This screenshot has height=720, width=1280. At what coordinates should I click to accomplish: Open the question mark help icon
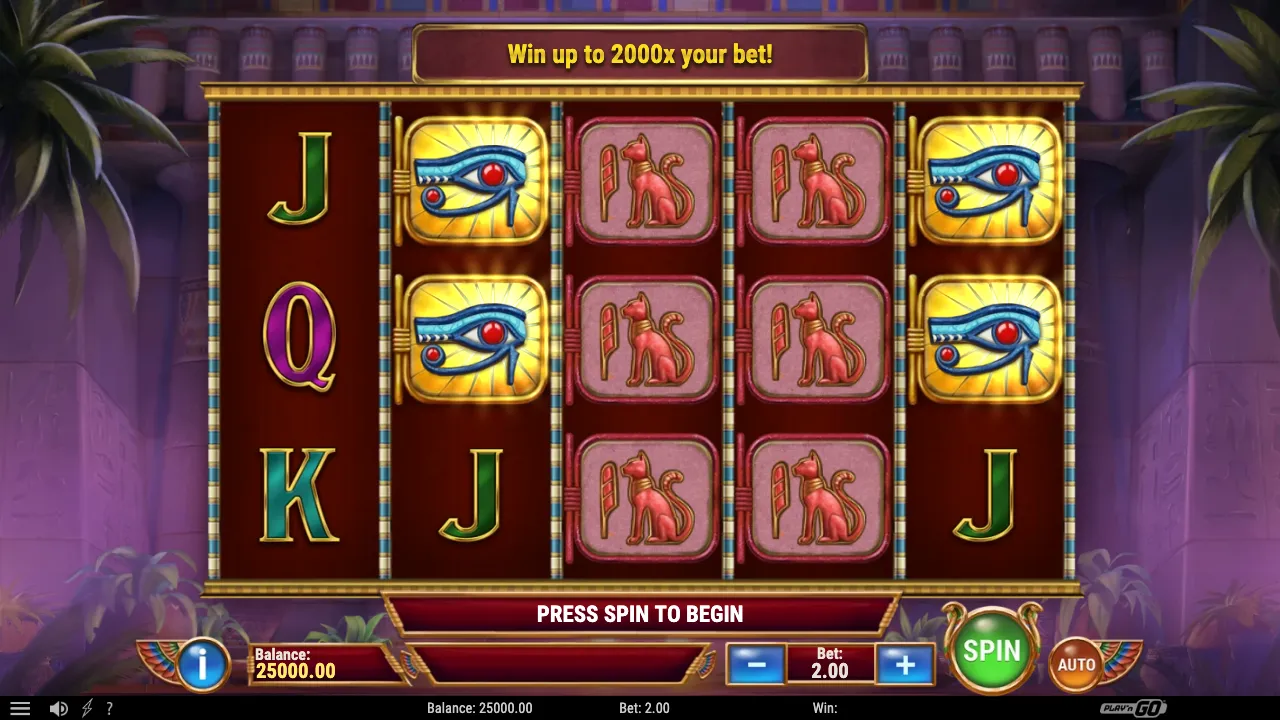tap(109, 708)
